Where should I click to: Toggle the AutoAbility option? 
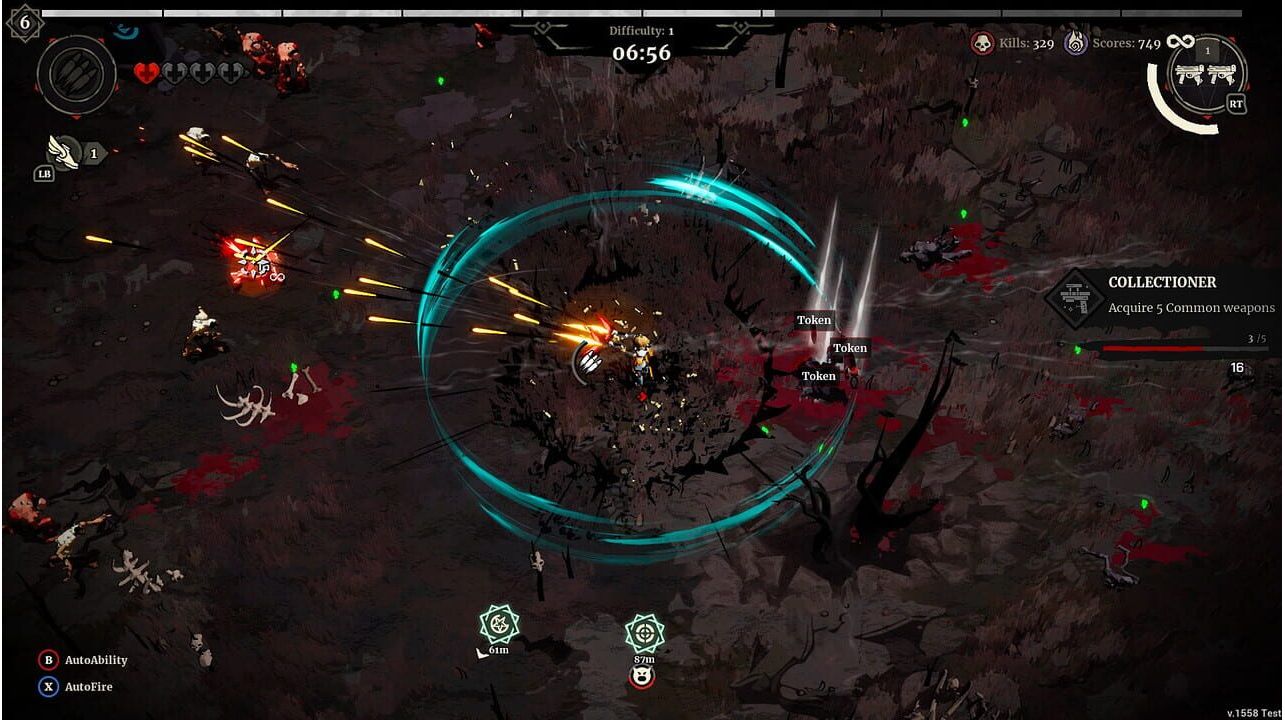(x=84, y=660)
